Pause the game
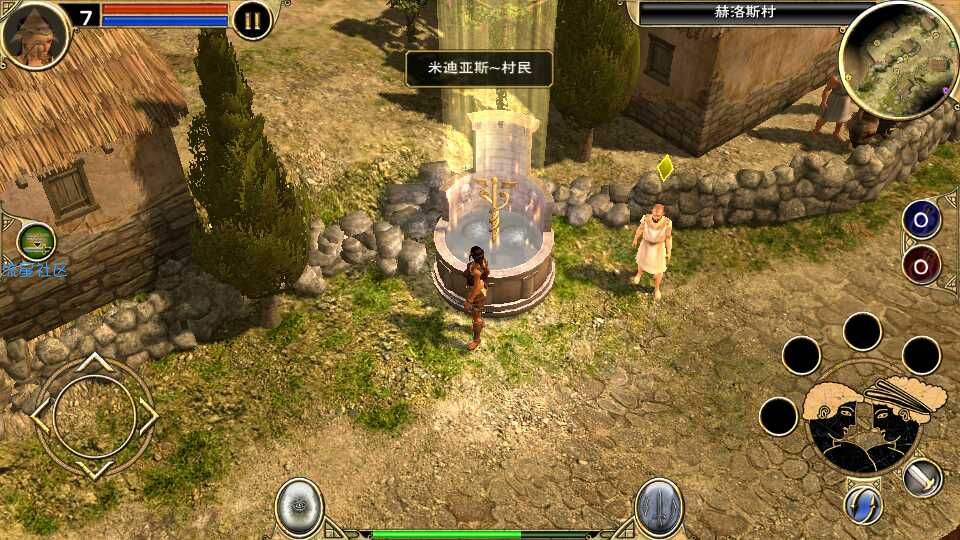The image size is (960, 540). tap(252, 20)
